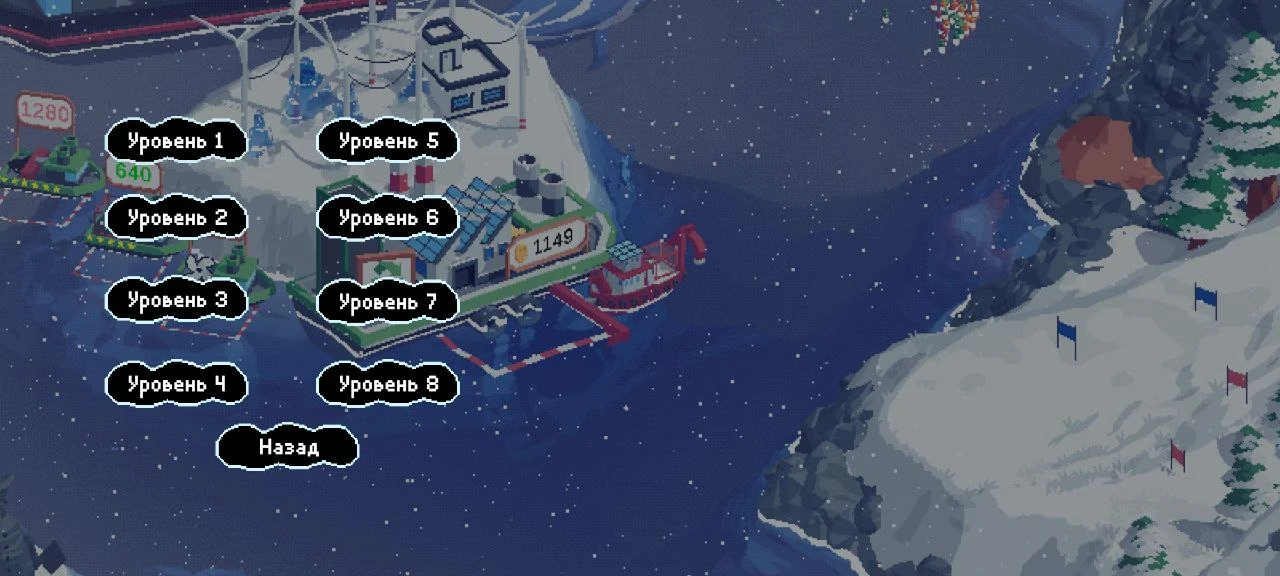The width and height of the screenshot is (1280, 576).
Task: Launch Уровень 7
Action: click(388, 301)
